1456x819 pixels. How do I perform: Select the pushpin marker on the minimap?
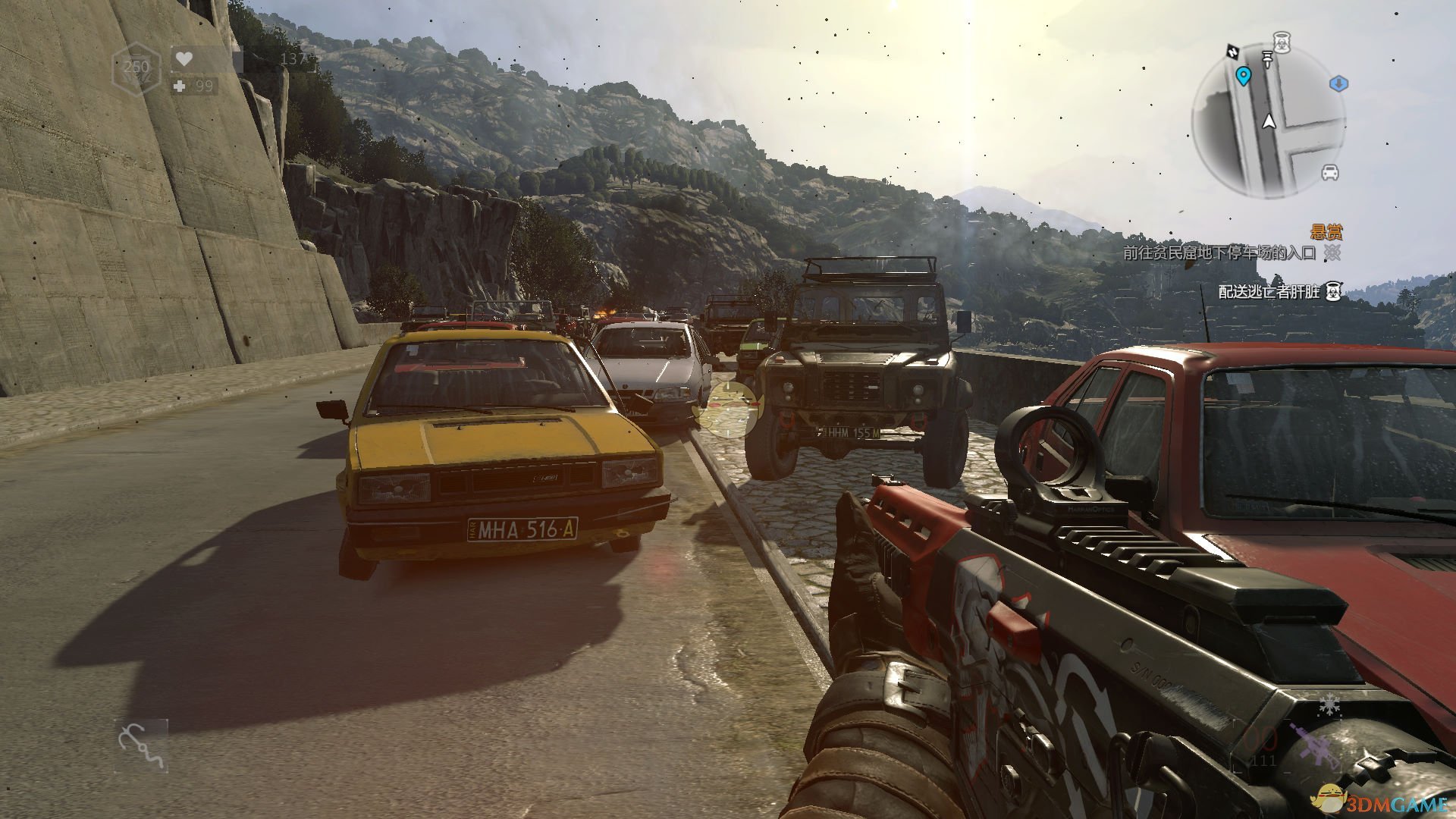point(1267,58)
